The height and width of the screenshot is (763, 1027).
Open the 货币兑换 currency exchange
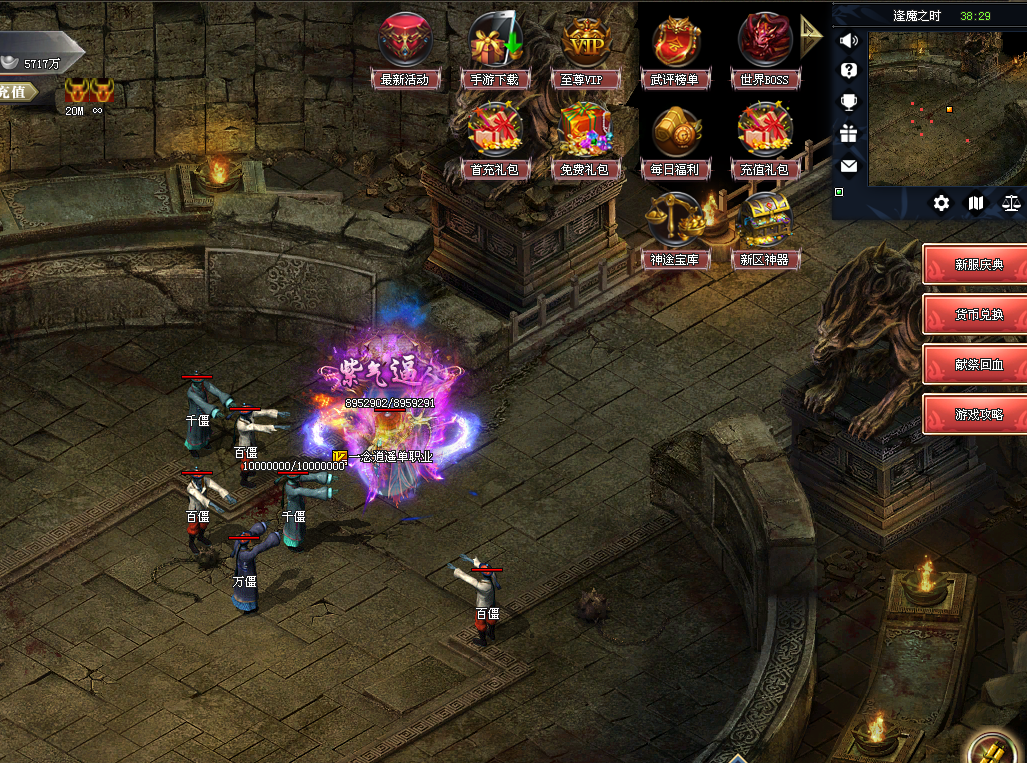[x=977, y=314]
